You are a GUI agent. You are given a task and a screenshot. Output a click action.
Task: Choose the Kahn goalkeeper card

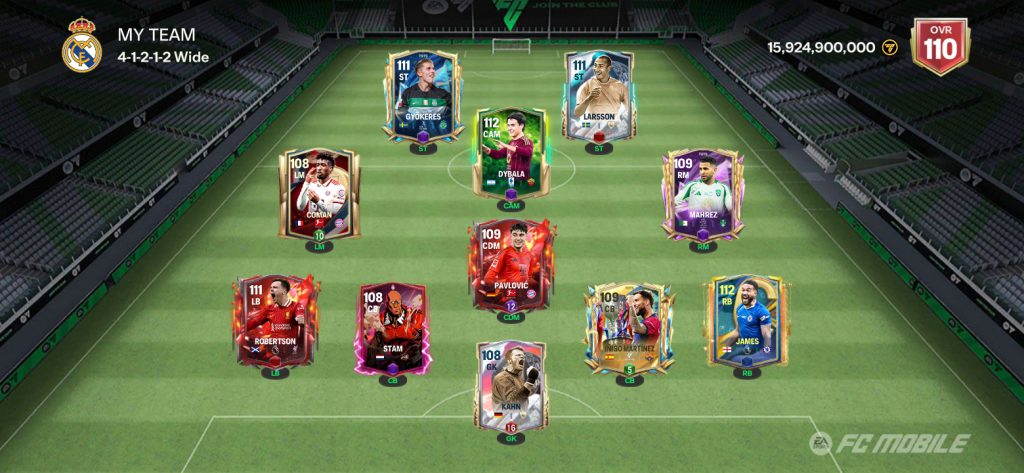tap(511, 384)
